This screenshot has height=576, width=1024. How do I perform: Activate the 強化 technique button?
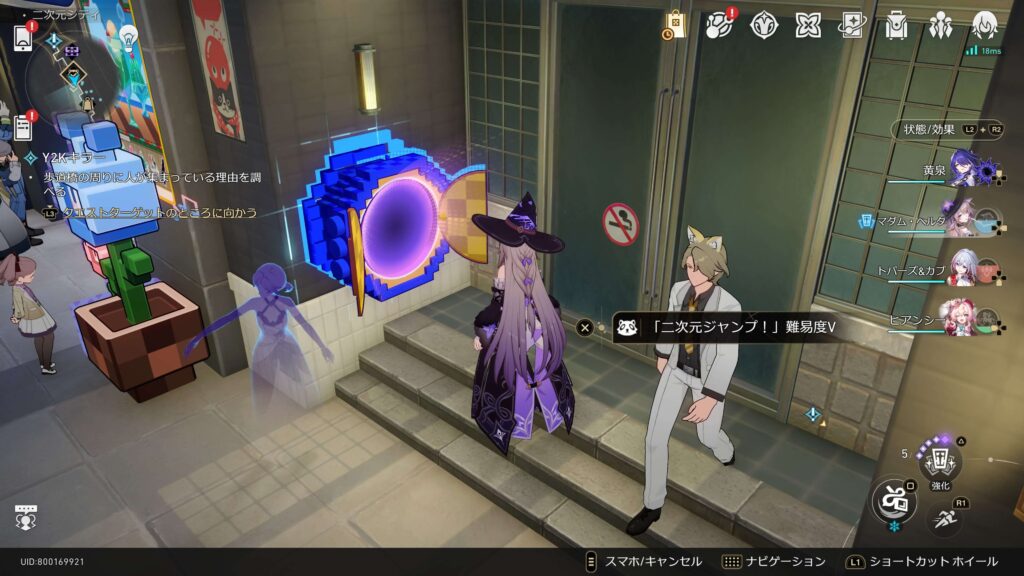940,460
